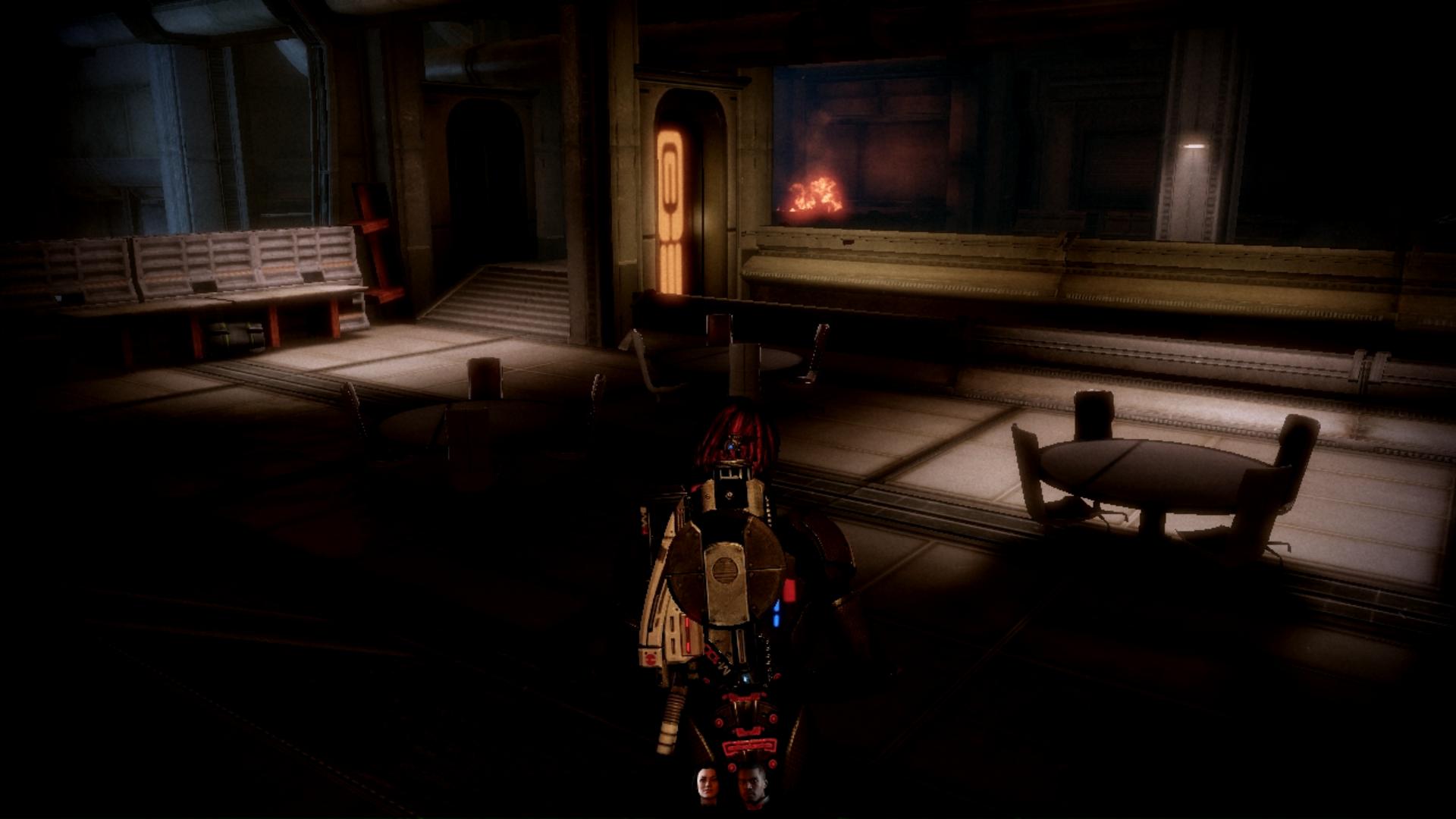The width and height of the screenshot is (1456, 819).
Task: Select the female squadmate portrait
Action: tap(708, 786)
